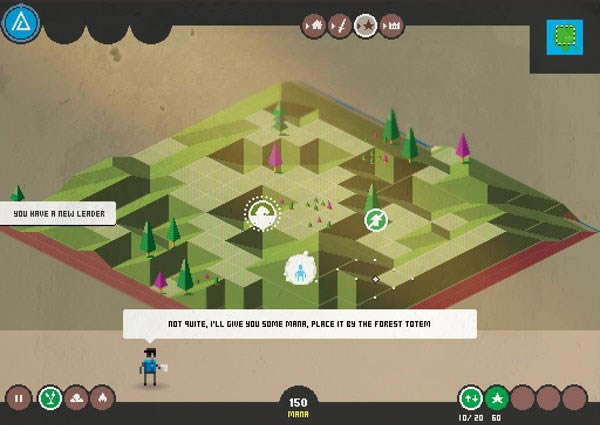Screen dimensions: 600x425
Task: Select the raise/lower terrain power
Action: (470, 398)
